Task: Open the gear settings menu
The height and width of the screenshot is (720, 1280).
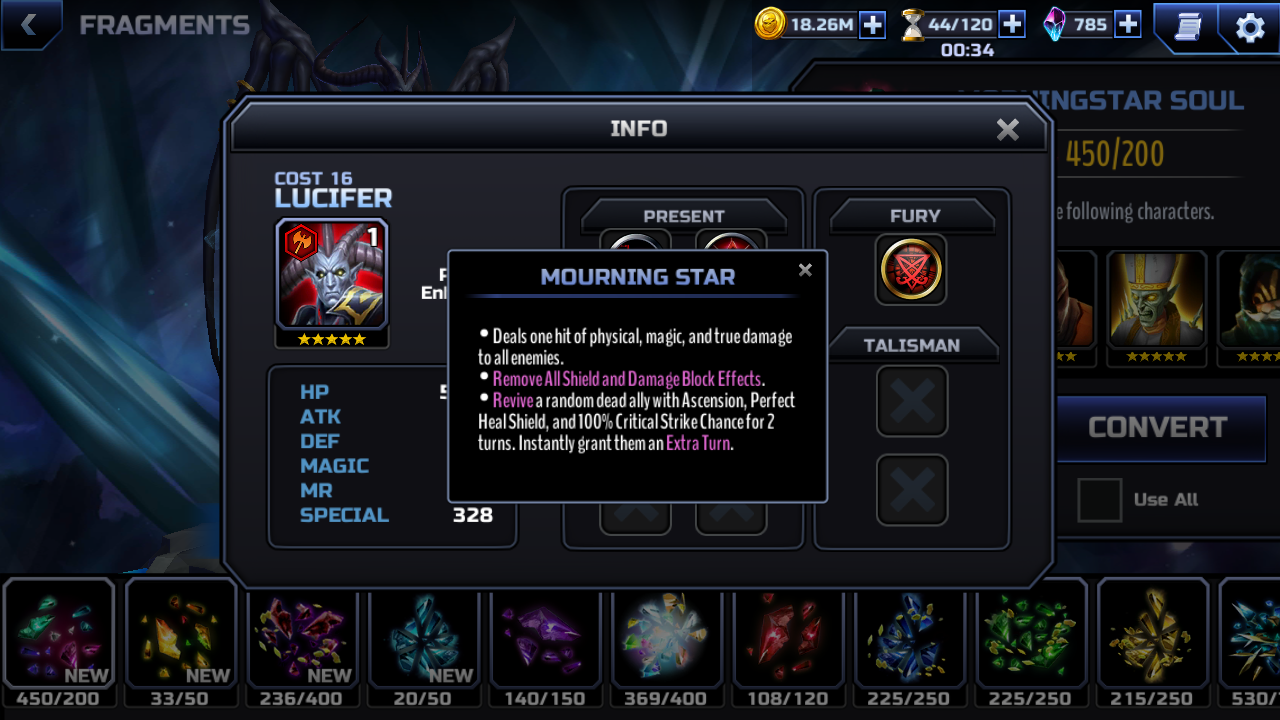Action: tap(1250, 27)
